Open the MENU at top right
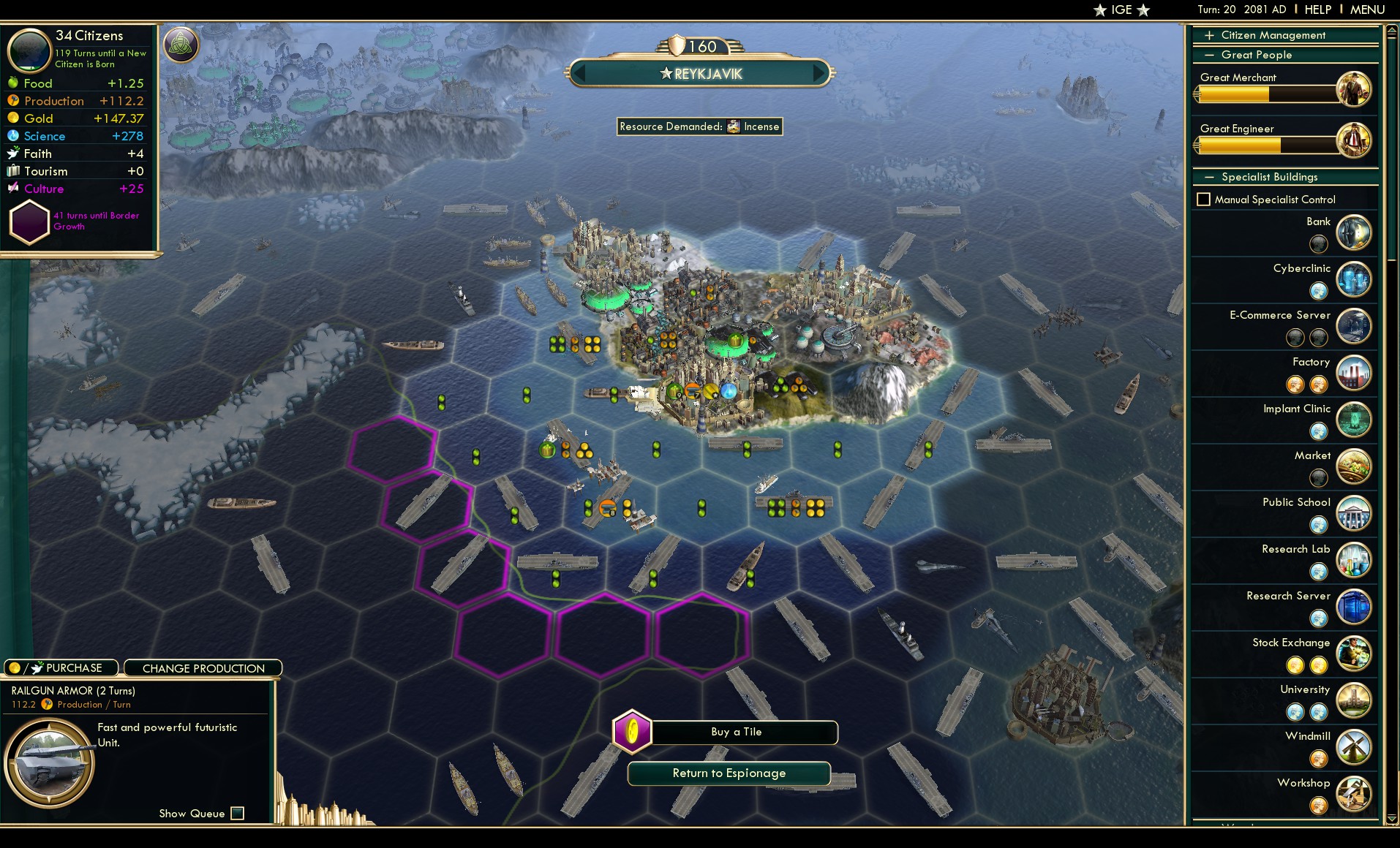This screenshot has width=1400, height=848. (1366, 10)
